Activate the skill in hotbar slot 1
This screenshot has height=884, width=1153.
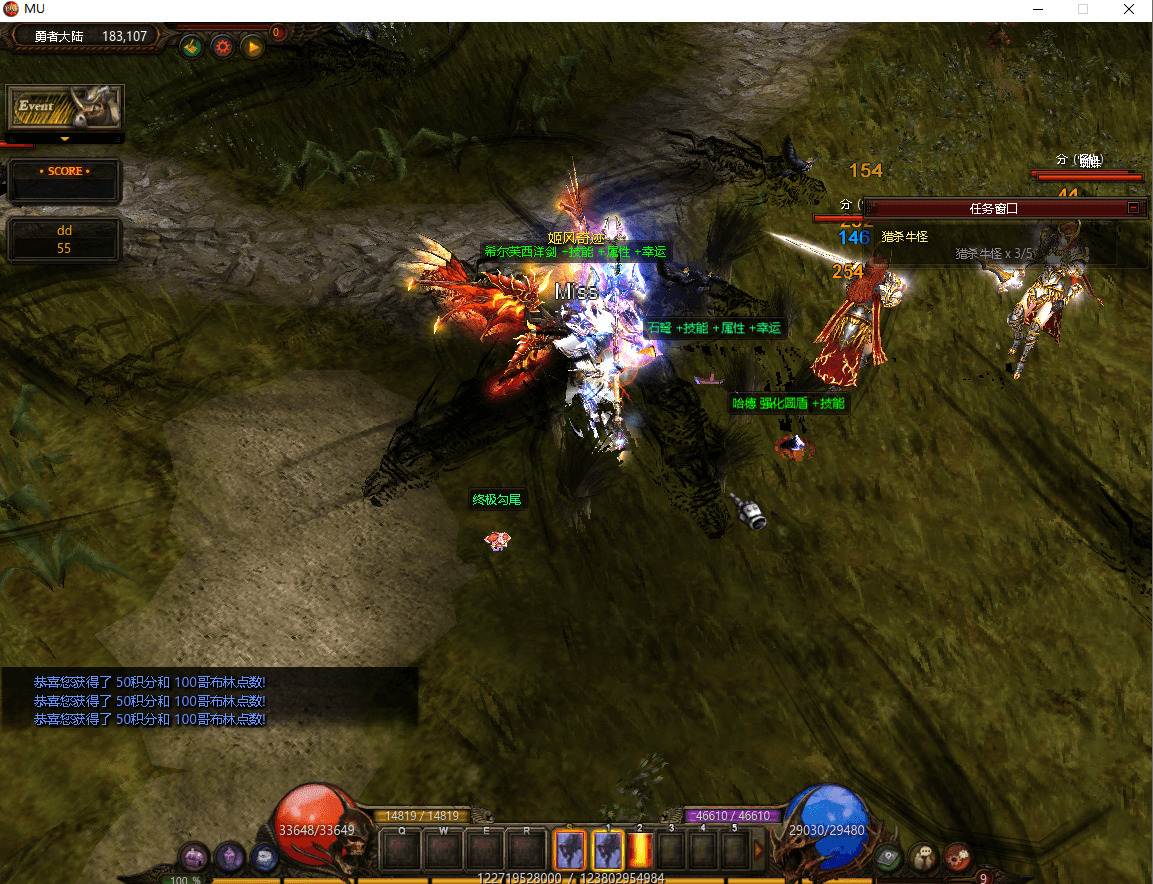click(608, 850)
